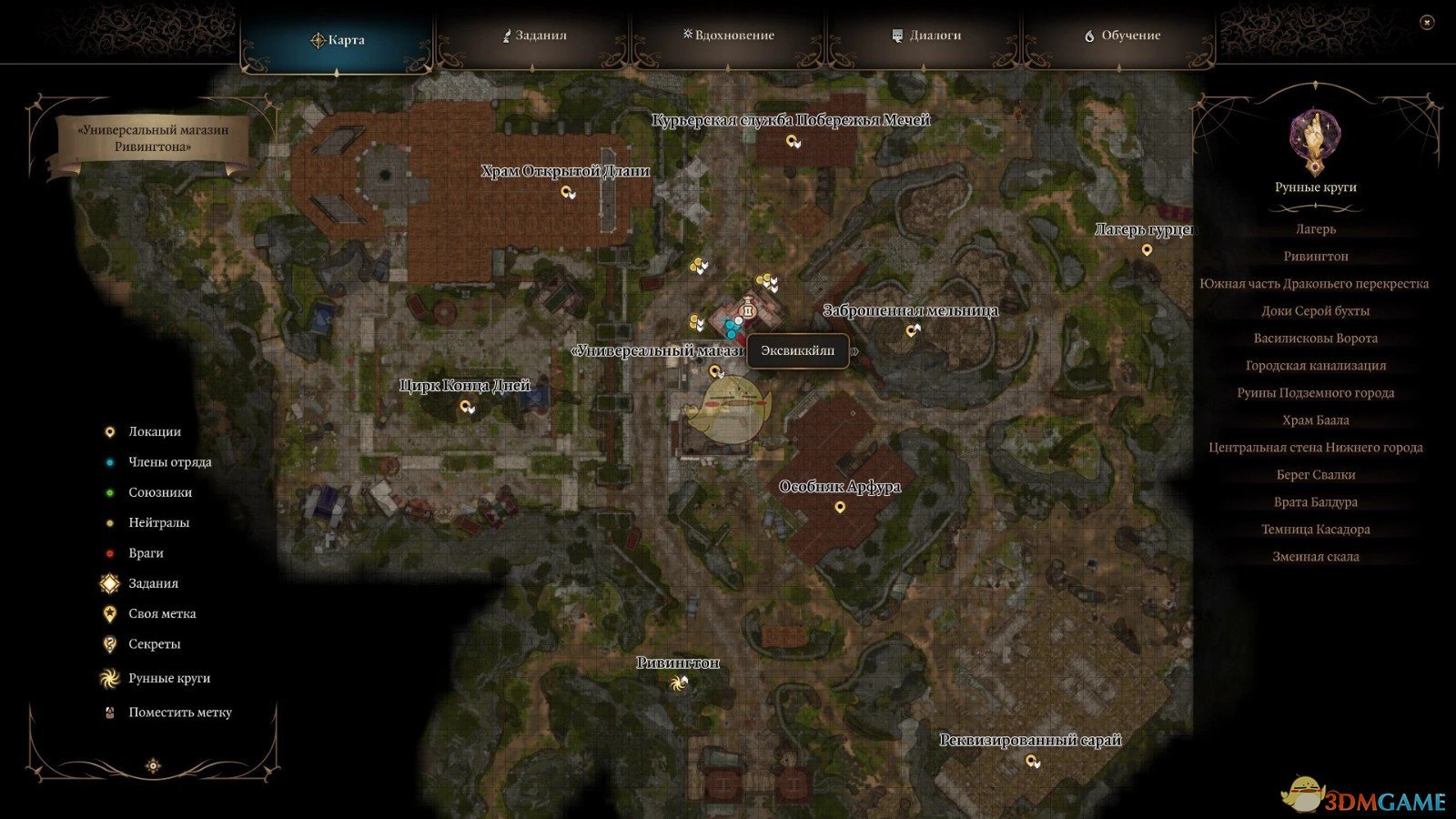Toggle the Враги filter in the legend
This screenshot has height=819, width=1456.
[x=109, y=552]
